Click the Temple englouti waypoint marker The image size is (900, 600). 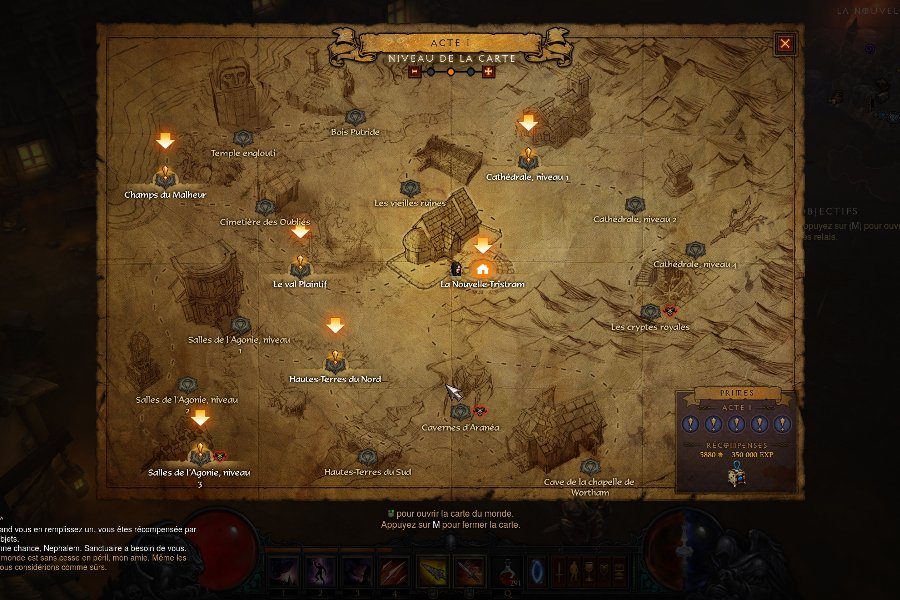[x=242, y=138]
